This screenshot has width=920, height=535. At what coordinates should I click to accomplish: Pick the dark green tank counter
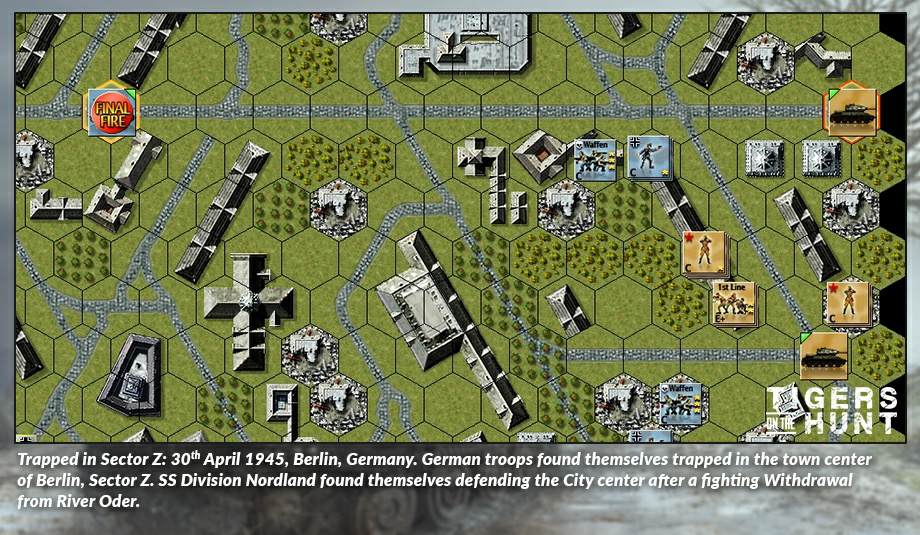[x=824, y=354]
